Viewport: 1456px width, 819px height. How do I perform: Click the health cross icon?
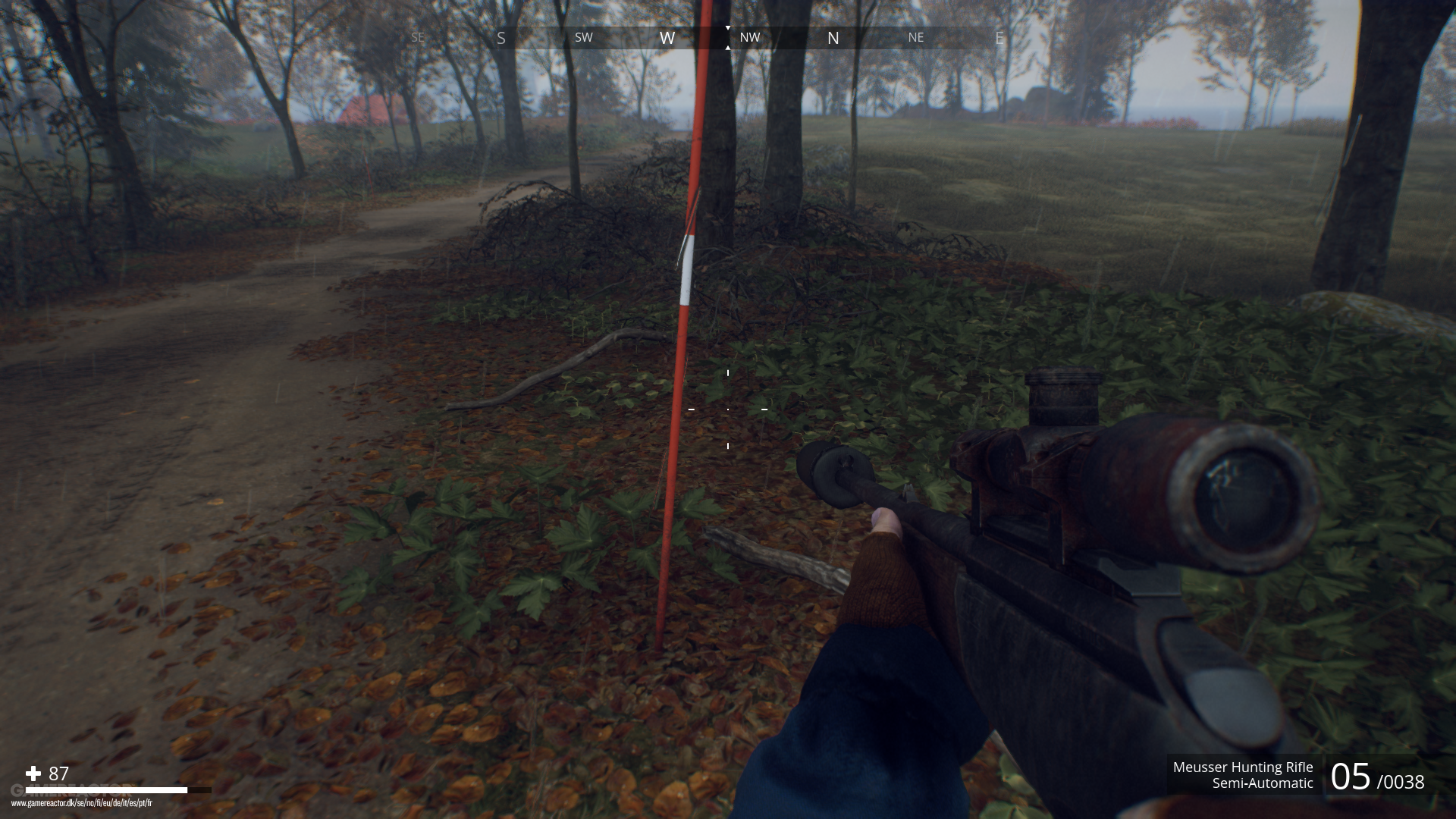click(x=32, y=775)
